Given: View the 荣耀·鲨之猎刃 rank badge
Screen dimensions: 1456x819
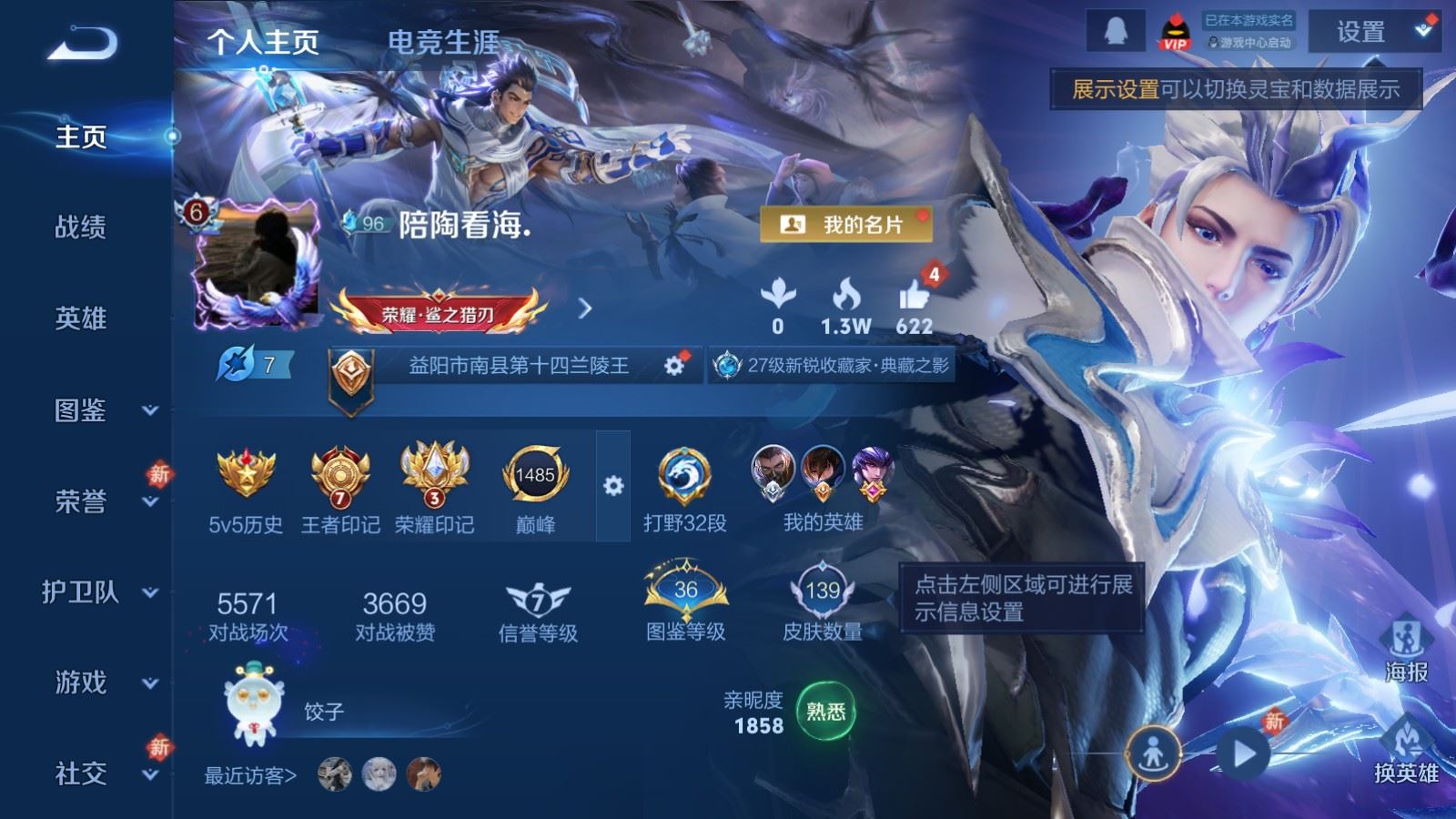Looking at the screenshot, I should pyautogui.click(x=438, y=313).
